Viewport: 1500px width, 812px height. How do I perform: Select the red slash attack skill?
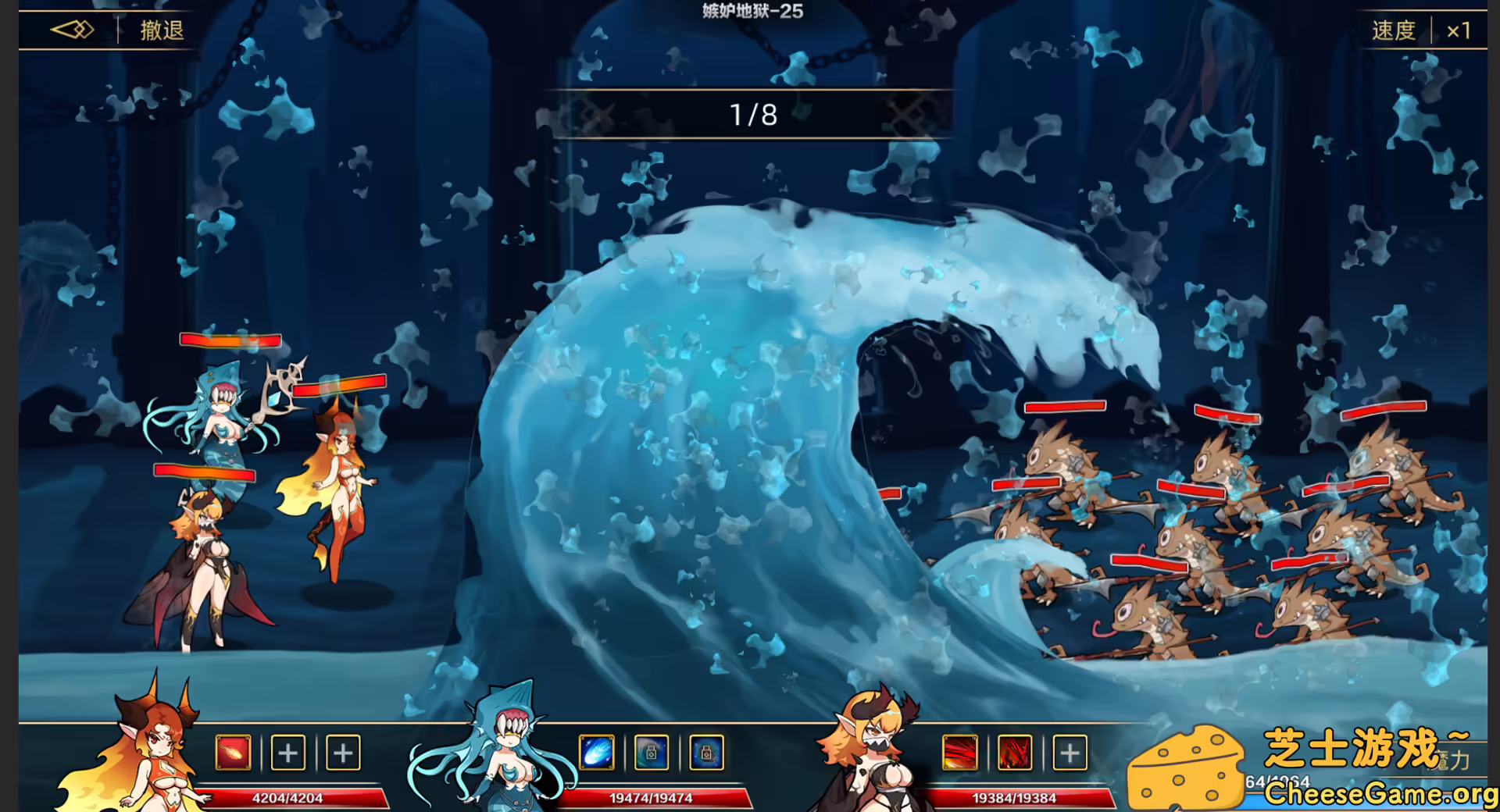tap(961, 753)
